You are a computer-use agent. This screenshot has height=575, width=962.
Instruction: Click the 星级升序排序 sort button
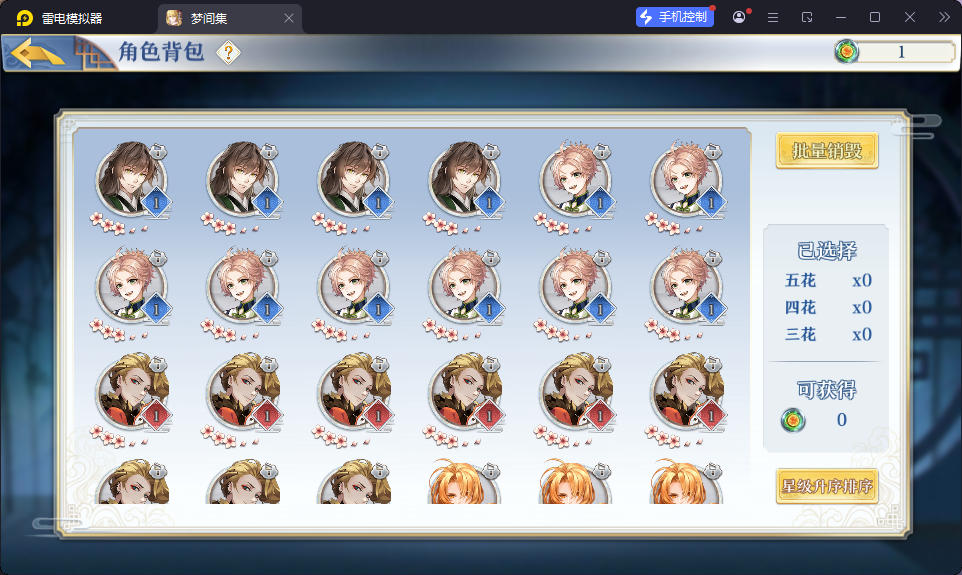pyautogui.click(x=827, y=487)
